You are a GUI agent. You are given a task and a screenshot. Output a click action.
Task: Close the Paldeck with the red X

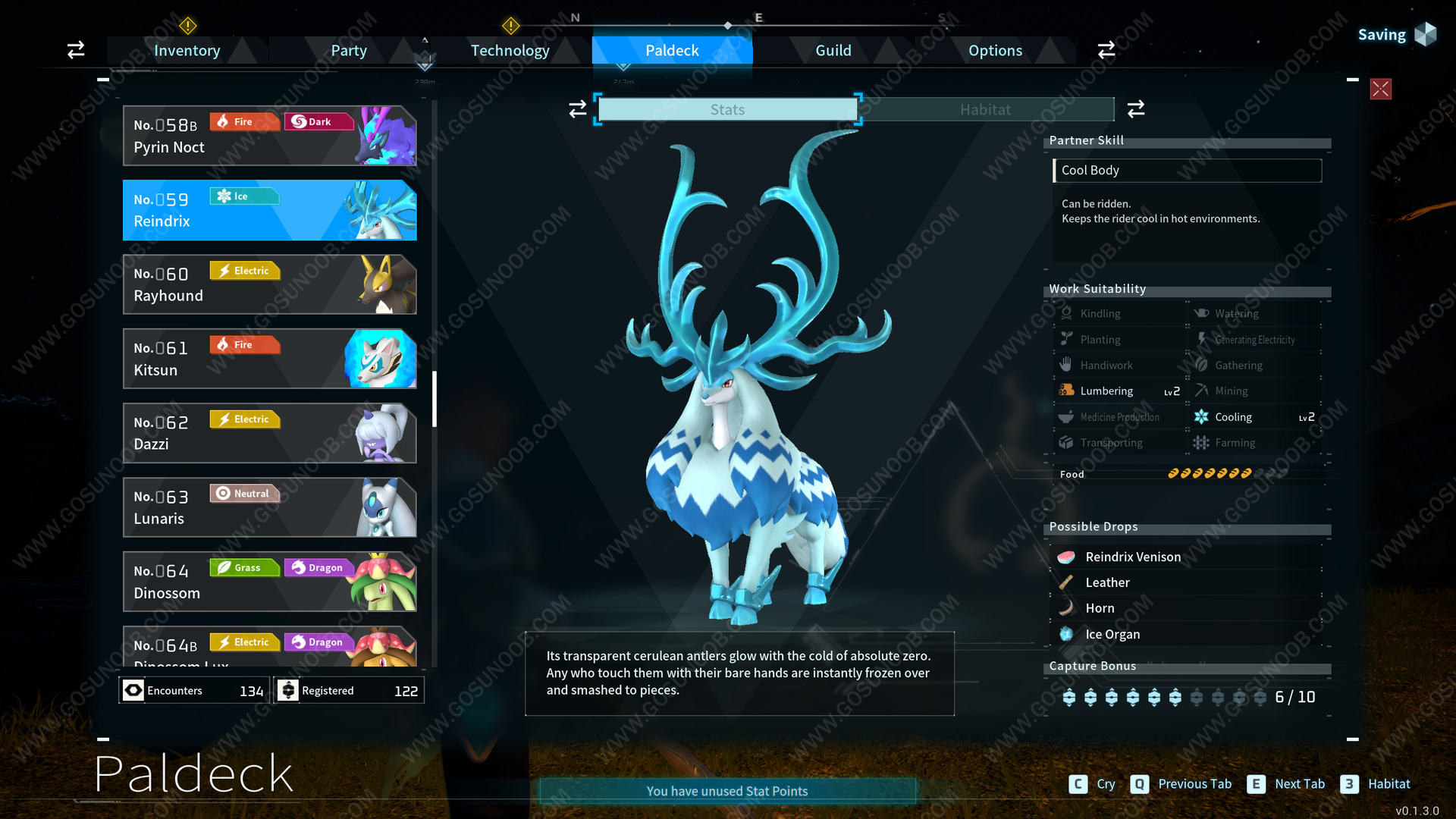[1380, 89]
